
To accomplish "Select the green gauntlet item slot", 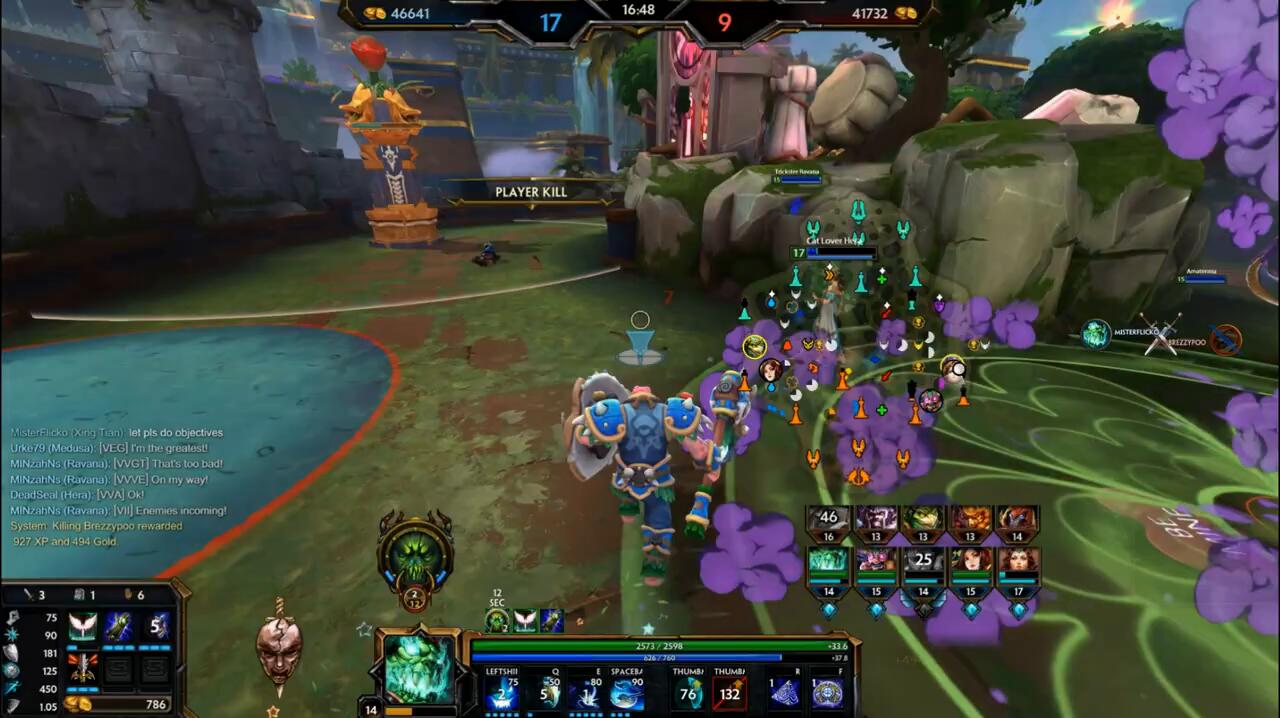I will [x=119, y=627].
